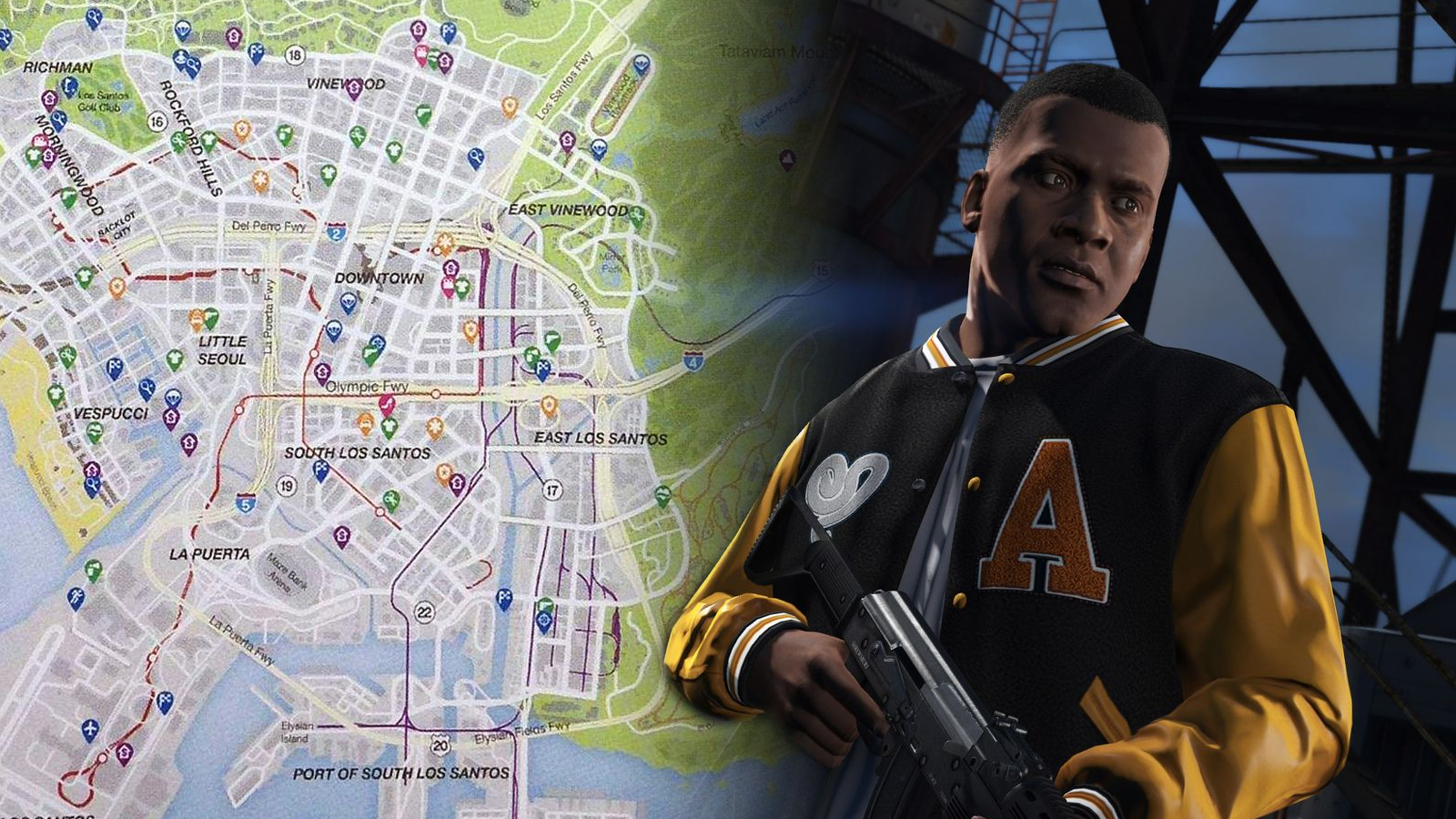Select the clothing store marker in South Los Santos

pos(389,426)
